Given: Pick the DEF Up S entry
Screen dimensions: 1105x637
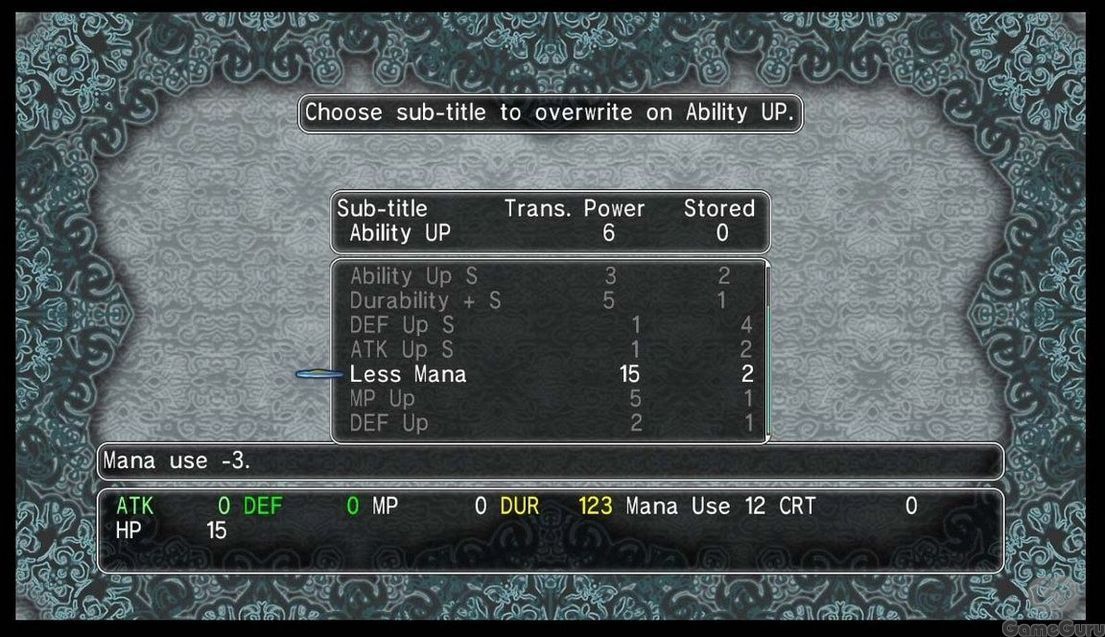Looking at the screenshot, I should (402, 325).
